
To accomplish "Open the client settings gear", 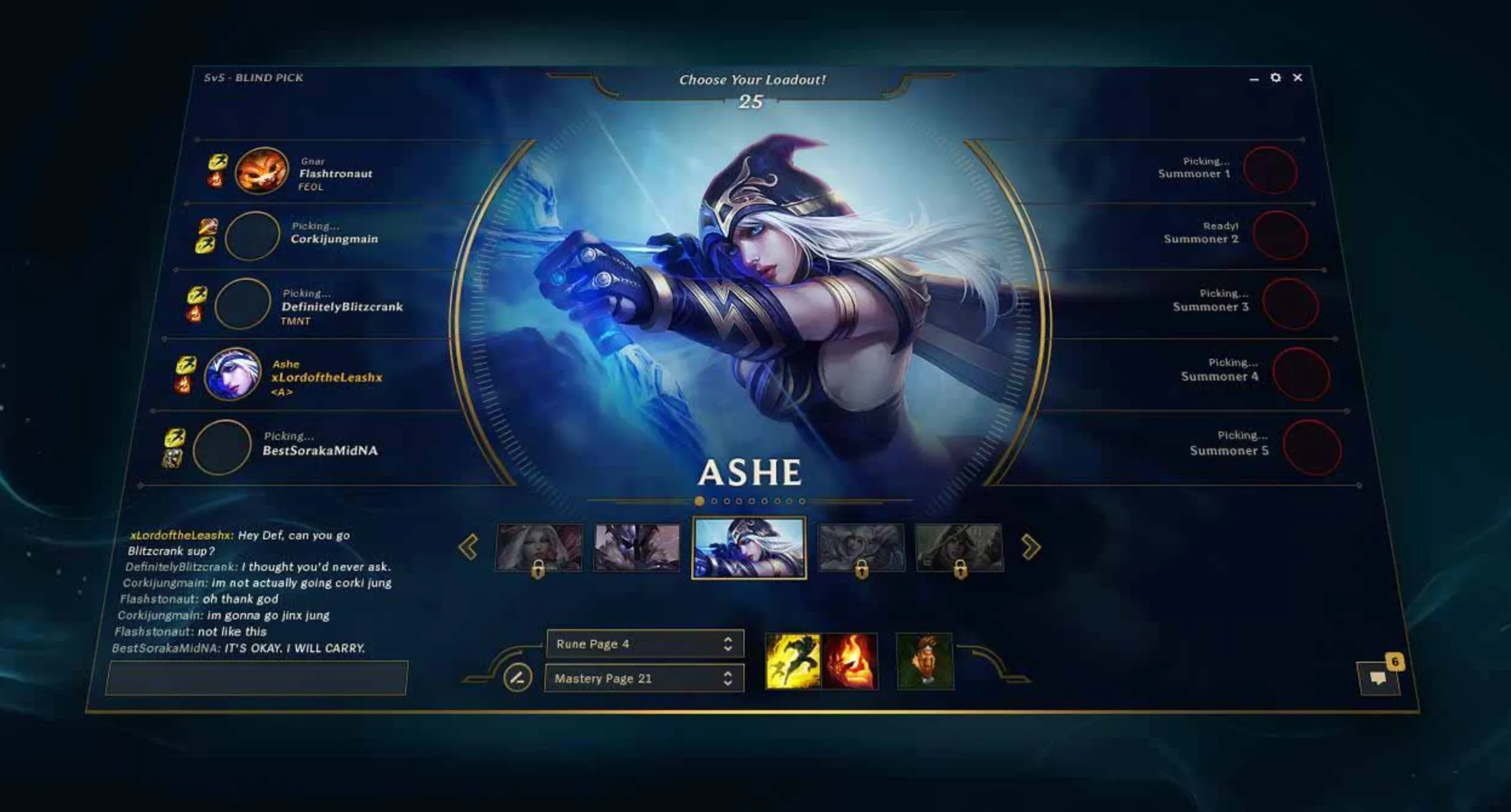I will 1276,78.
